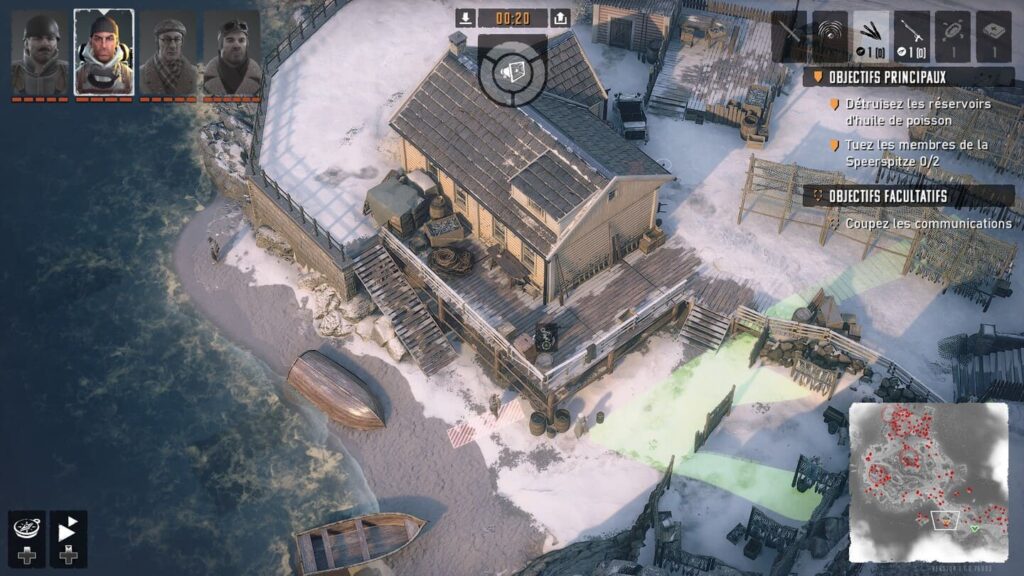Open the compass view button
This screenshot has width=1024, height=576.
tap(25, 530)
